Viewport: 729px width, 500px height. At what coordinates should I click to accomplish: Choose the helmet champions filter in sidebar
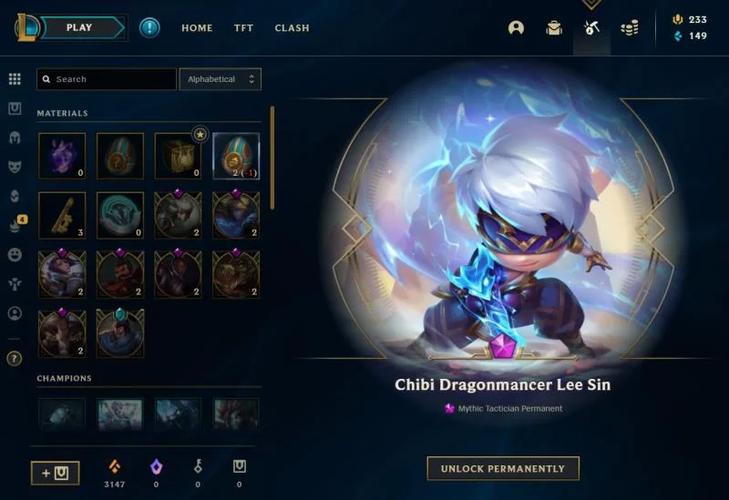click(x=15, y=138)
